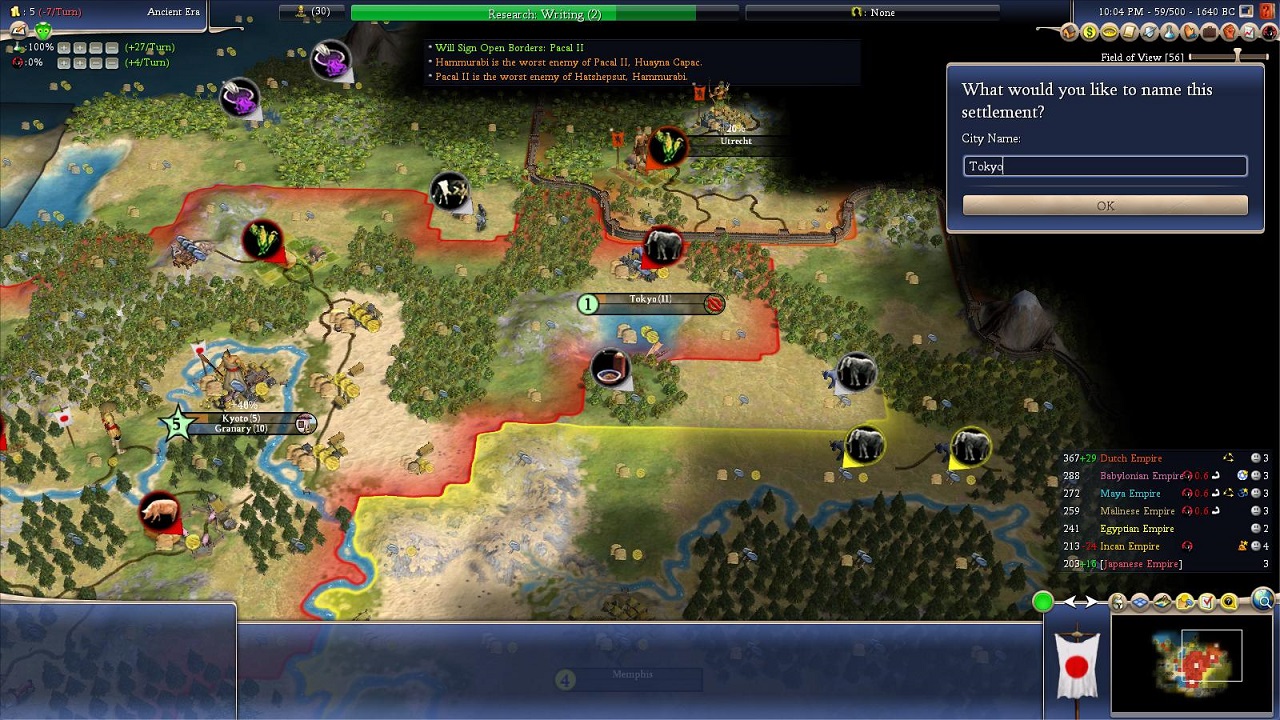The height and width of the screenshot is (720, 1280).
Task: Adjust the Field of View slider
Action: 1237,57
